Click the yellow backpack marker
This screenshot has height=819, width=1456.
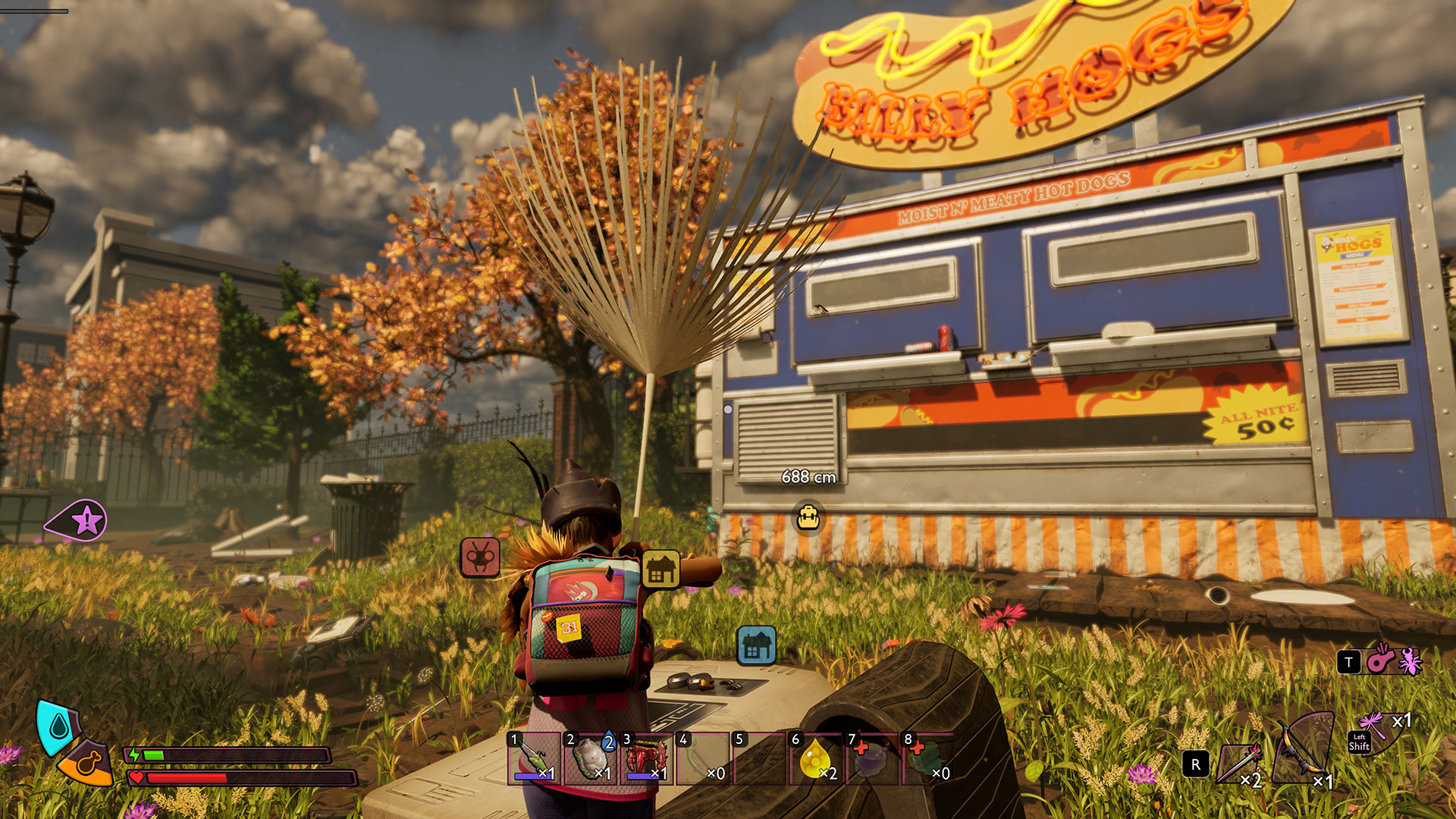point(808,518)
